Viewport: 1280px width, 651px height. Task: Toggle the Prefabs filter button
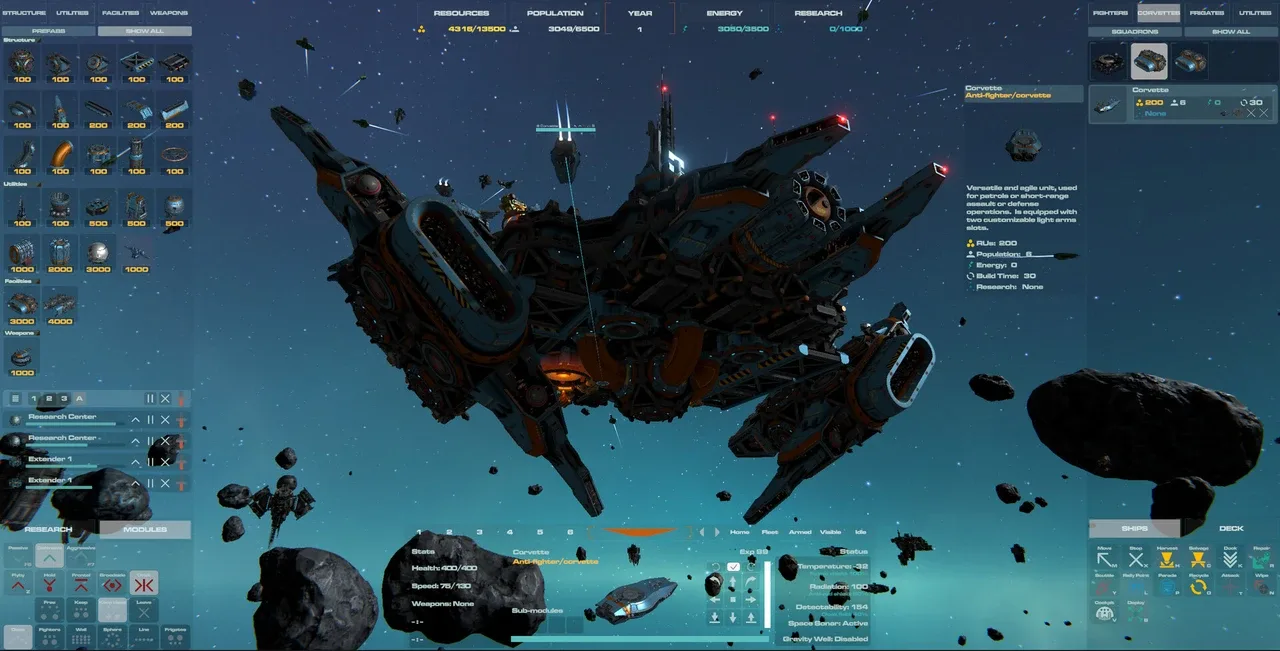pyautogui.click(x=48, y=31)
